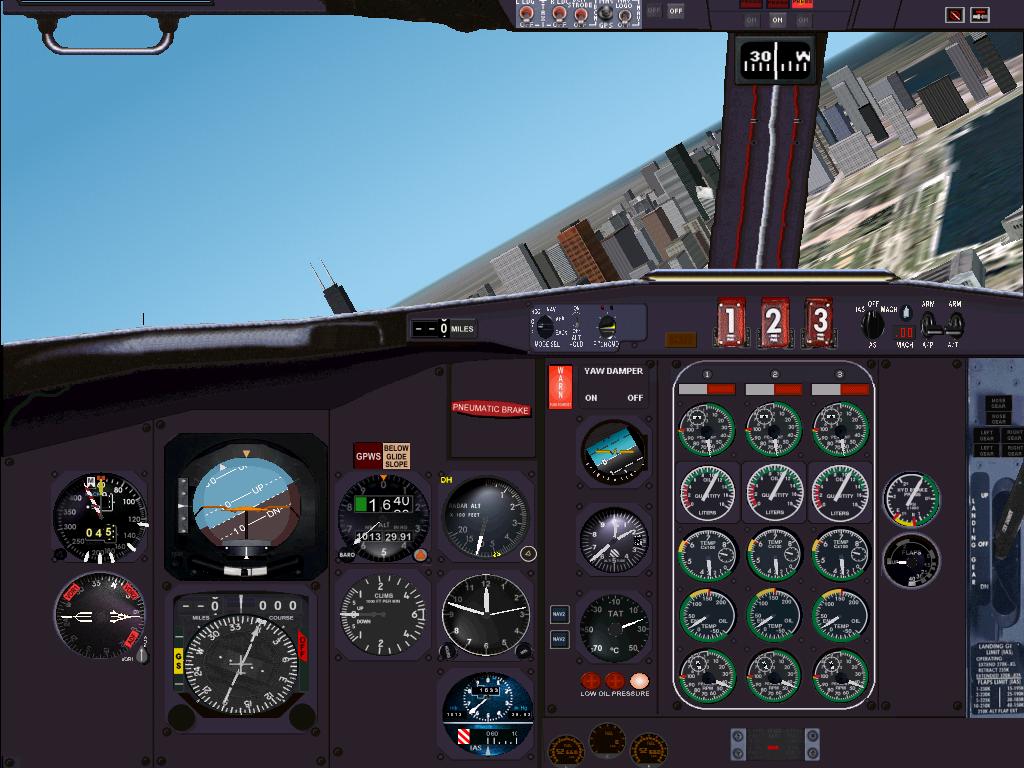Click the lit overhead ON button
The image size is (1024, 768).
(778, 19)
